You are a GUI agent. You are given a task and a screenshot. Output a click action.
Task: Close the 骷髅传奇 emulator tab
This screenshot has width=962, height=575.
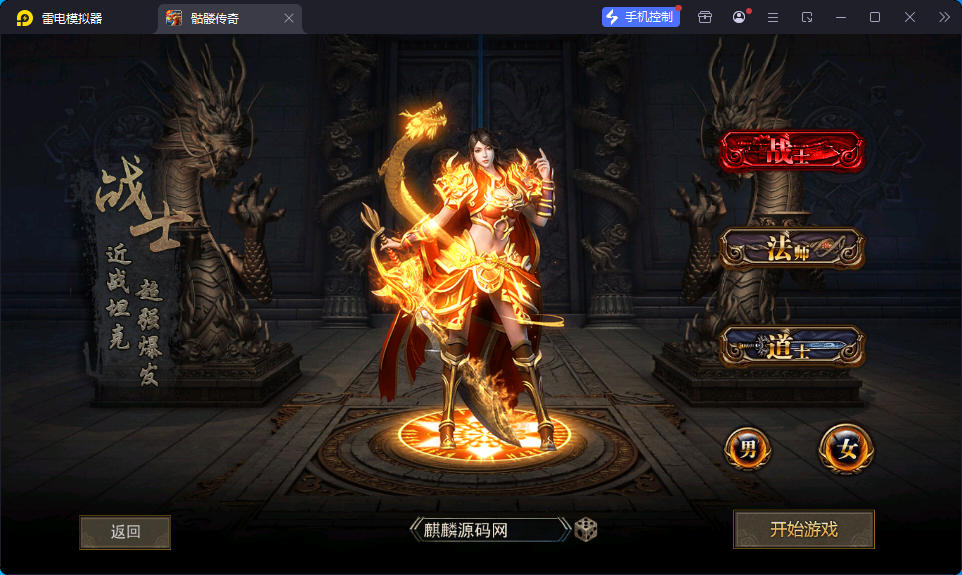[289, 18]
